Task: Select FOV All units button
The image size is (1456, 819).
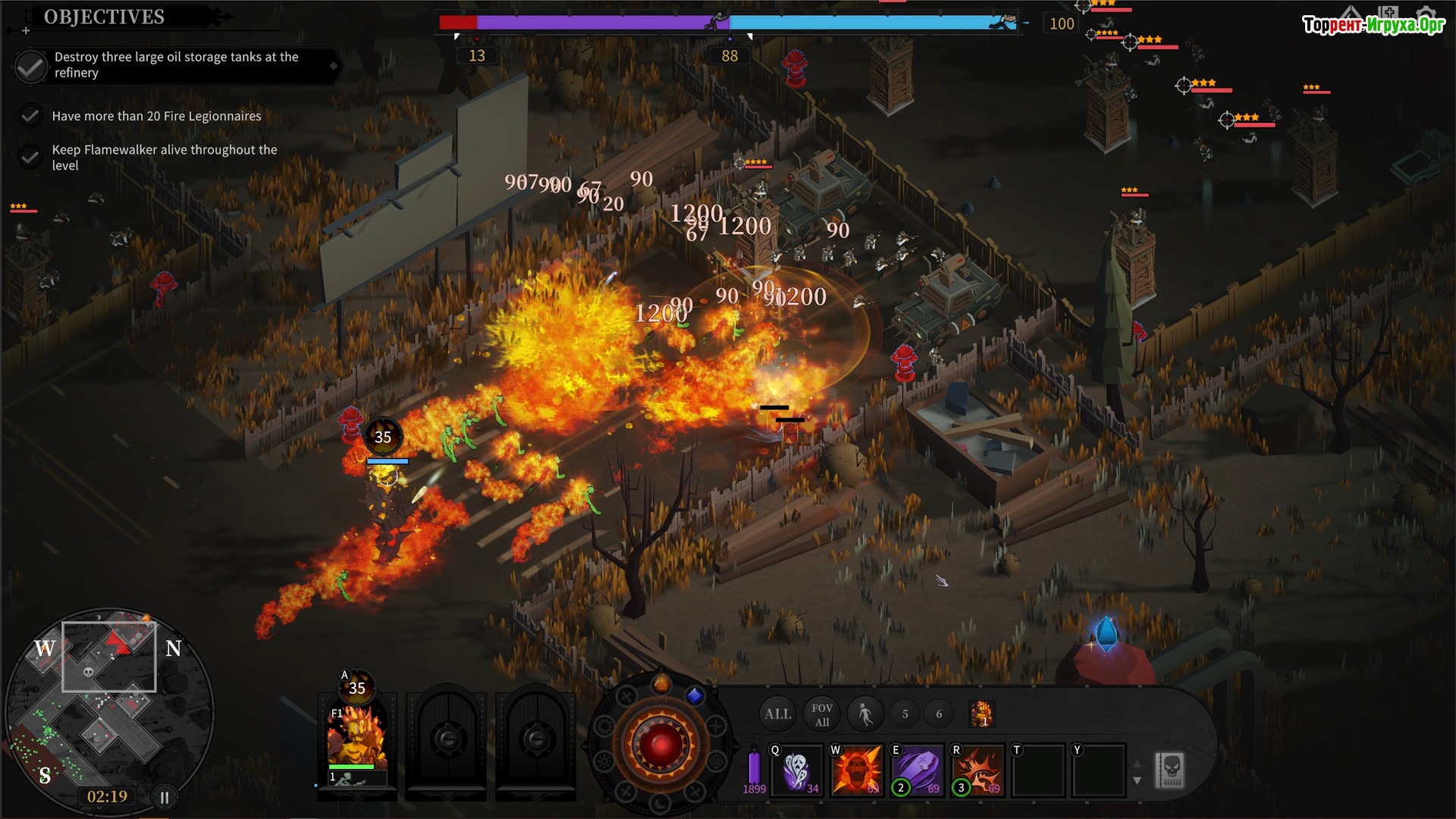Action: 822,714
